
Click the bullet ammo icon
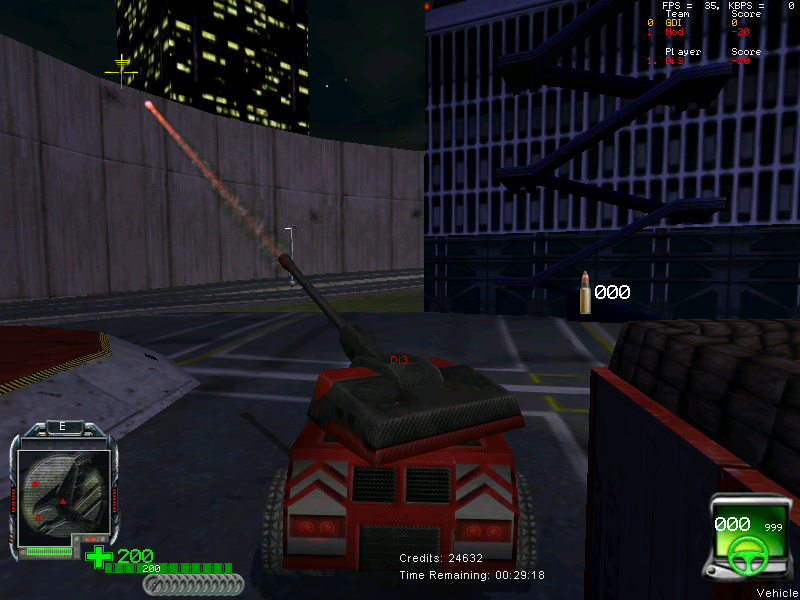coord(585,293)
